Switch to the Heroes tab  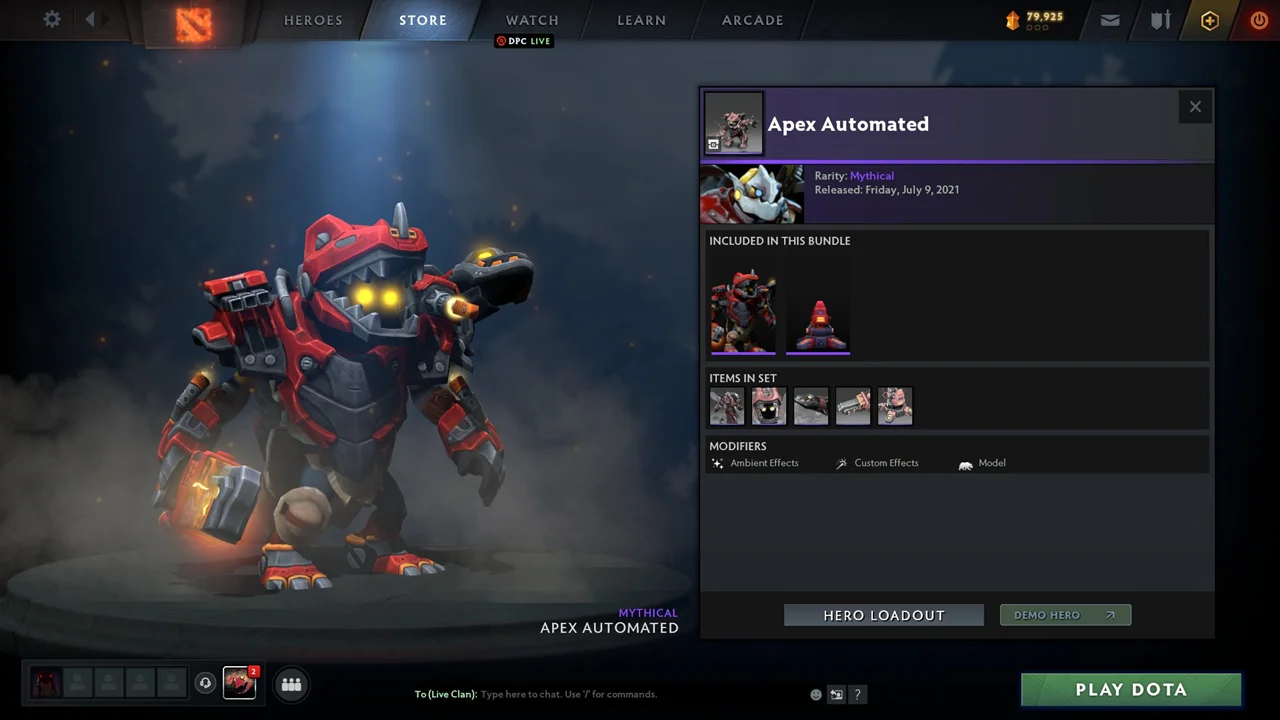pyautogui.click(x=313, y=20)
